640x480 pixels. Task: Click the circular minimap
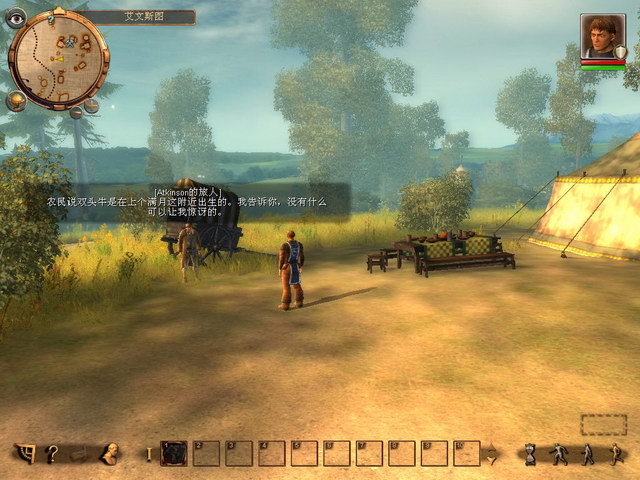point(58,58)
